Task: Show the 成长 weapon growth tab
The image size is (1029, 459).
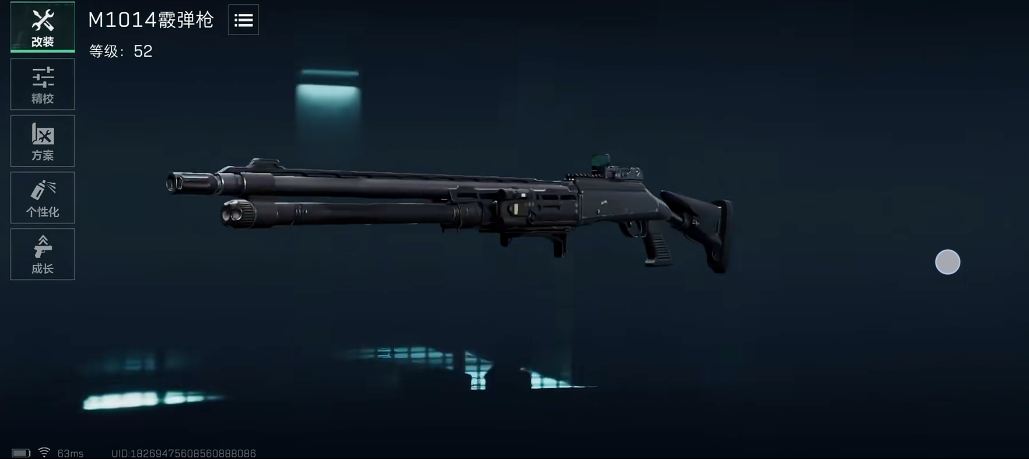Action: 42,254
